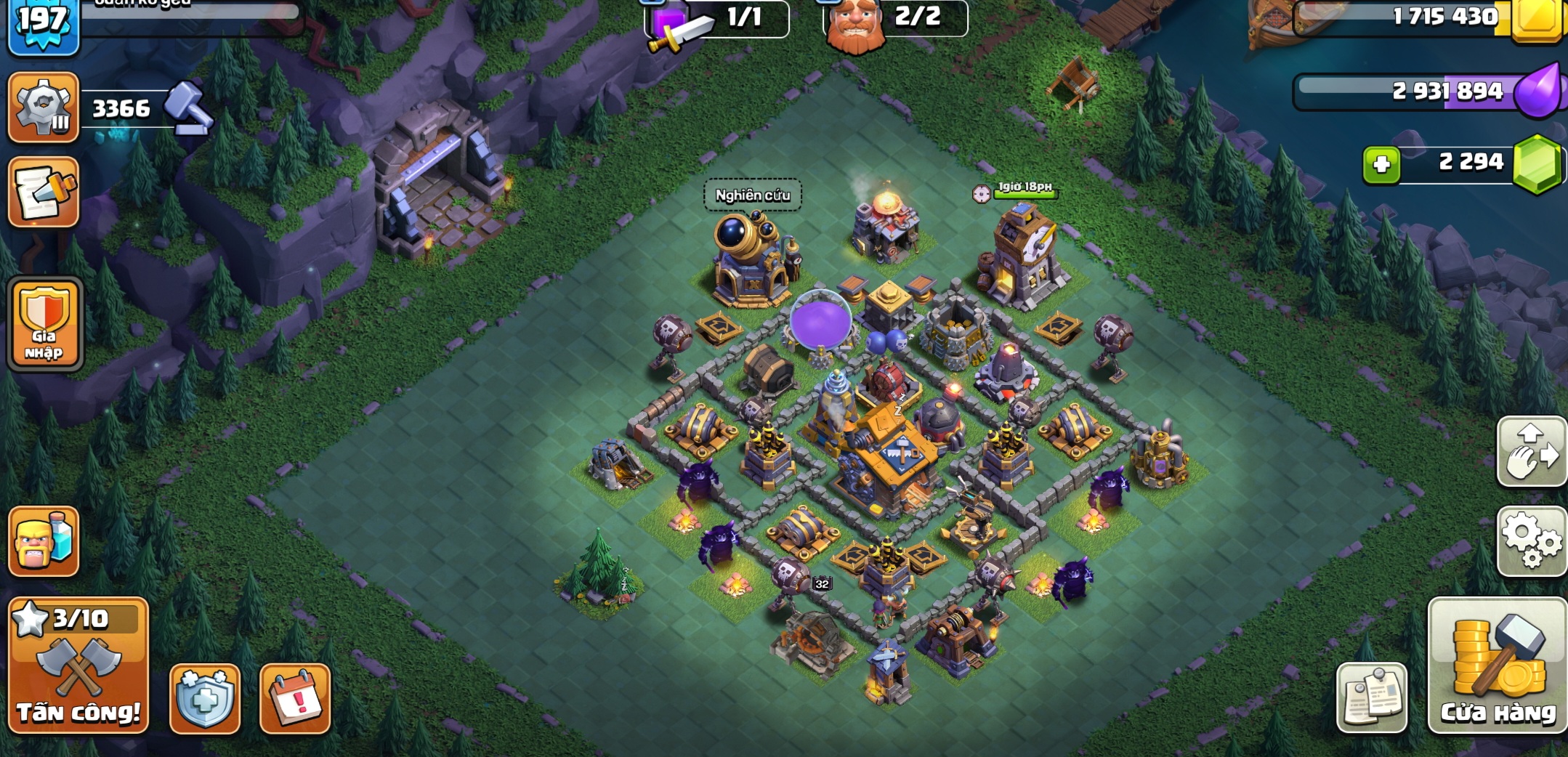Image resolution: width=1568 pixels, height=757 pixels.
Task: Open the battle log scroll icon
Action: pyautogui.click(x=44, y=193)
